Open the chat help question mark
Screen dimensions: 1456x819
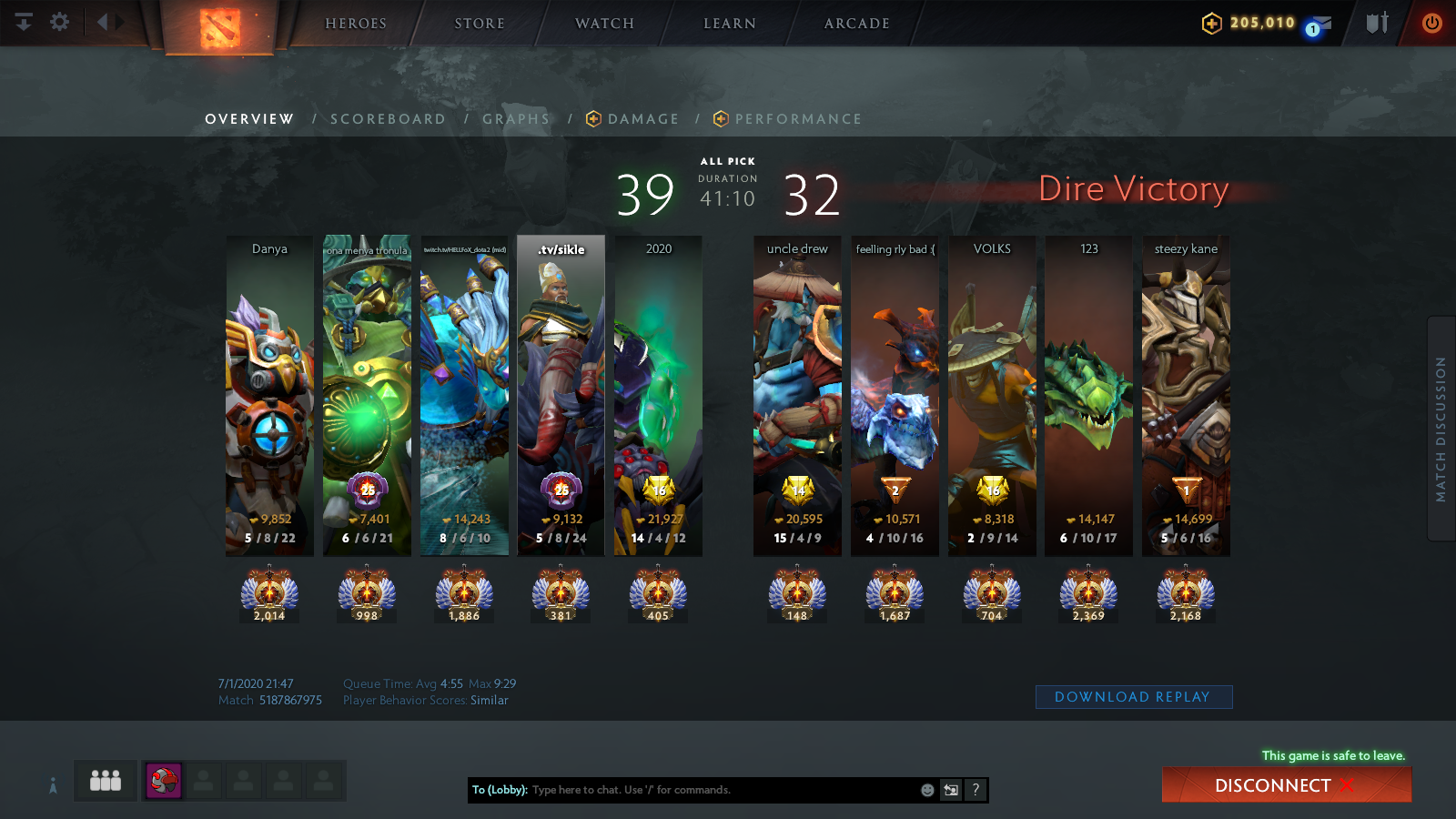976,790
